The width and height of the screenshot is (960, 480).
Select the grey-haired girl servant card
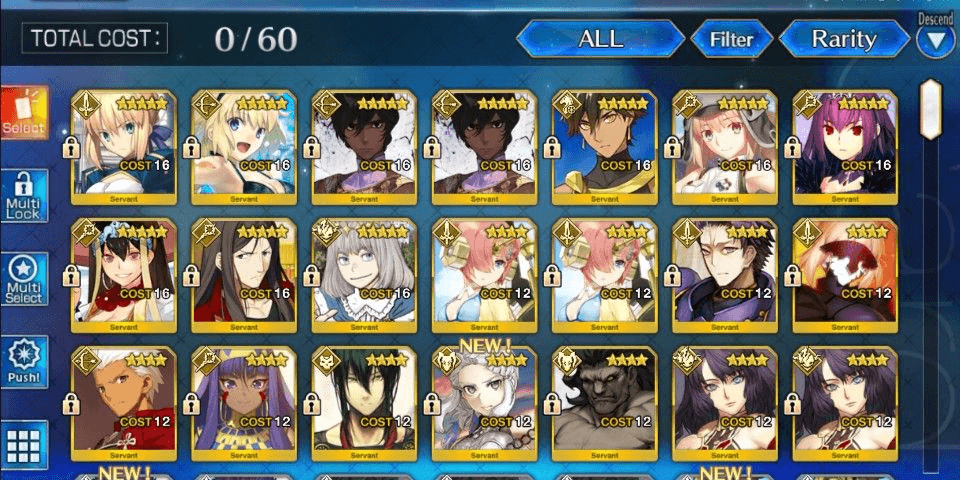[365, 272]
